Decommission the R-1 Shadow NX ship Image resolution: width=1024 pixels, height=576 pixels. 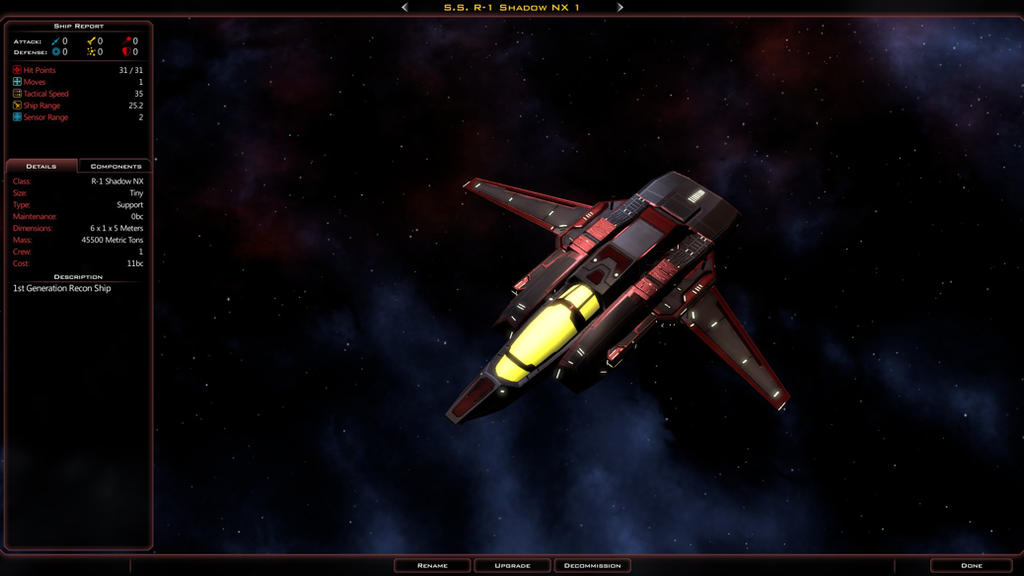[x=592, y=566]
